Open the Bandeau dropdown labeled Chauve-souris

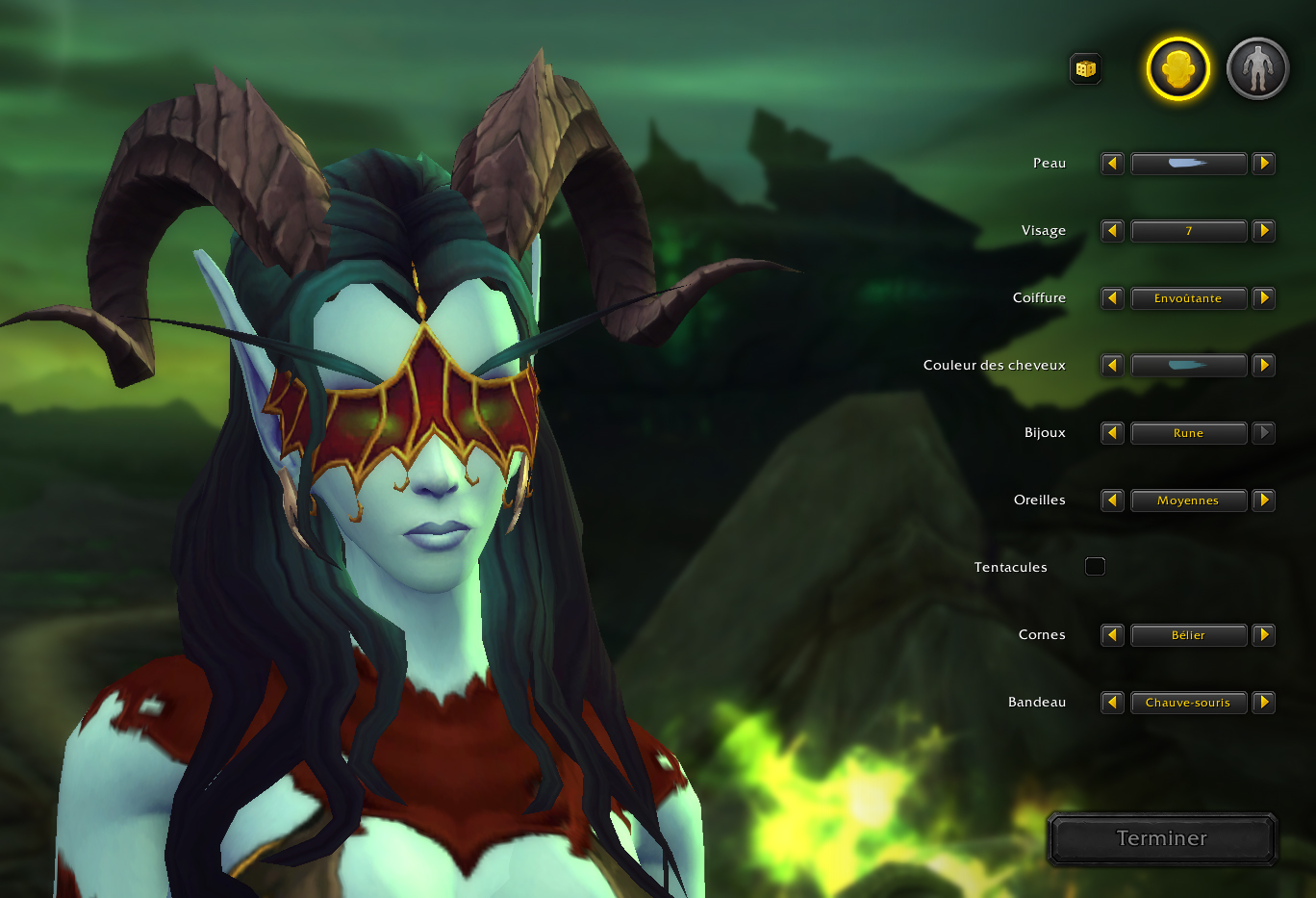click(x=1189, y=703)
